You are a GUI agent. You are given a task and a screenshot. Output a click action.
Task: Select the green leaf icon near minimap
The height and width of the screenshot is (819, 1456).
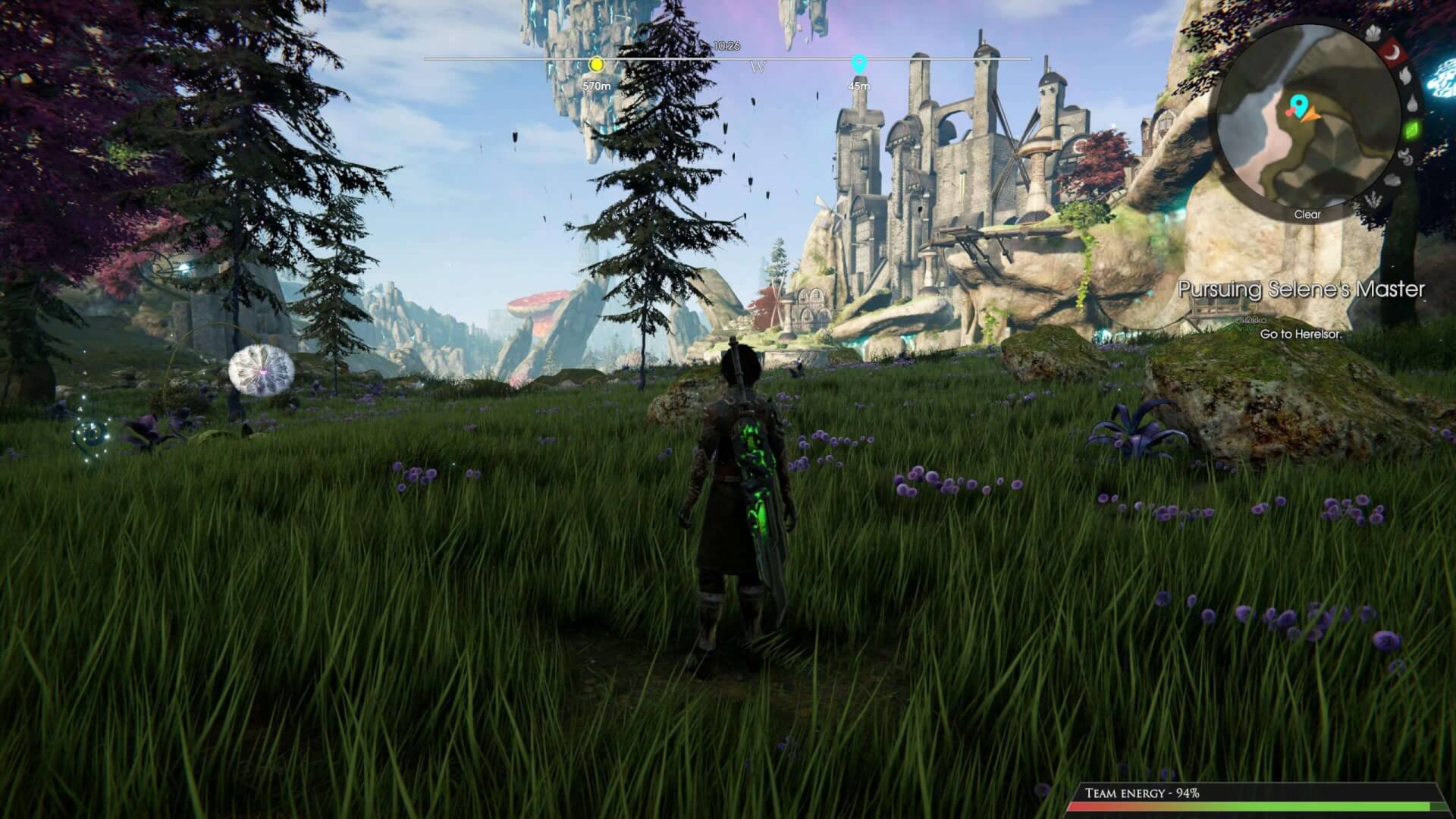[x=1412, y=130]
